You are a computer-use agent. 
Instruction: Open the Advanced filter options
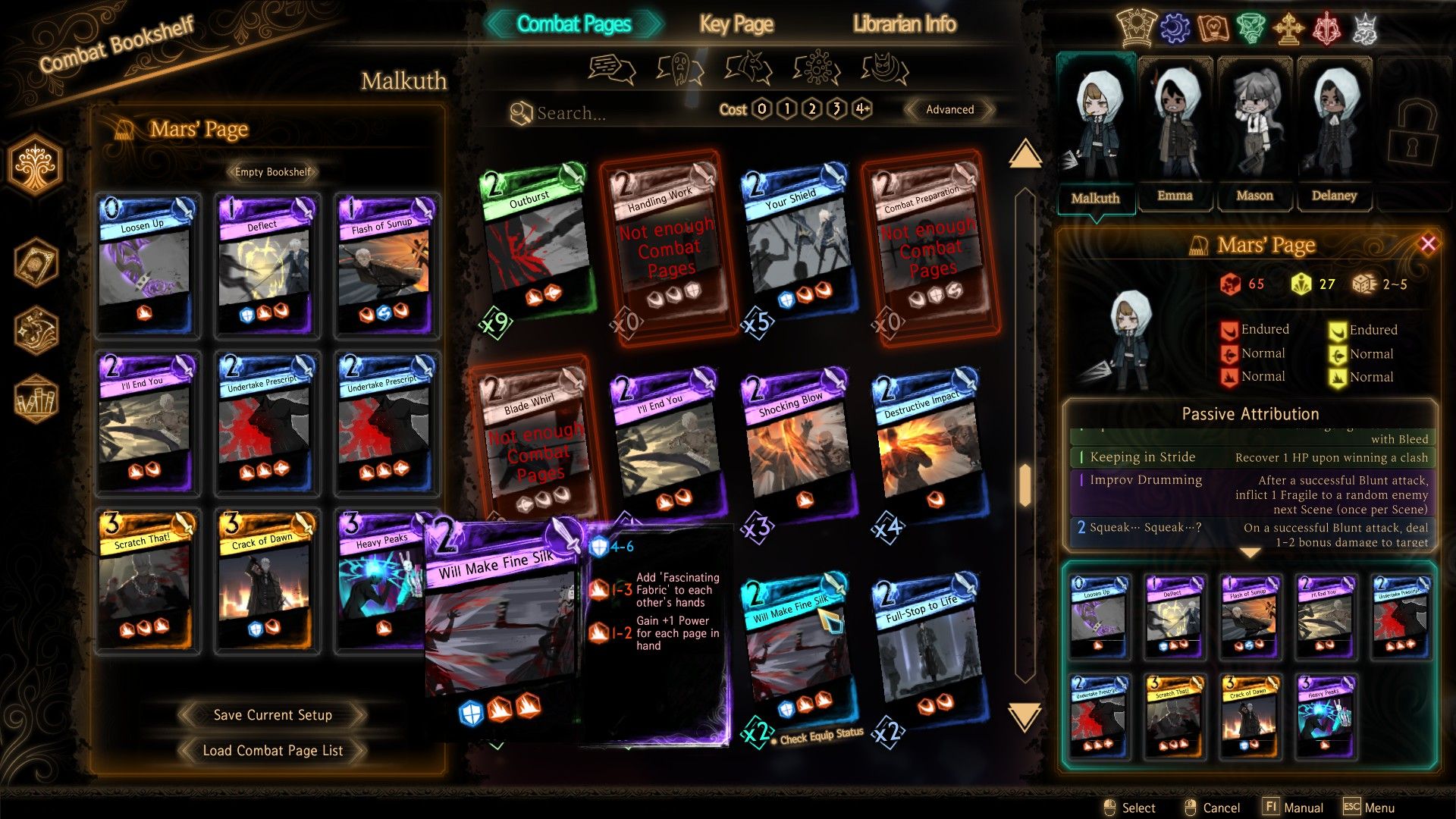(x=949, y=109)
